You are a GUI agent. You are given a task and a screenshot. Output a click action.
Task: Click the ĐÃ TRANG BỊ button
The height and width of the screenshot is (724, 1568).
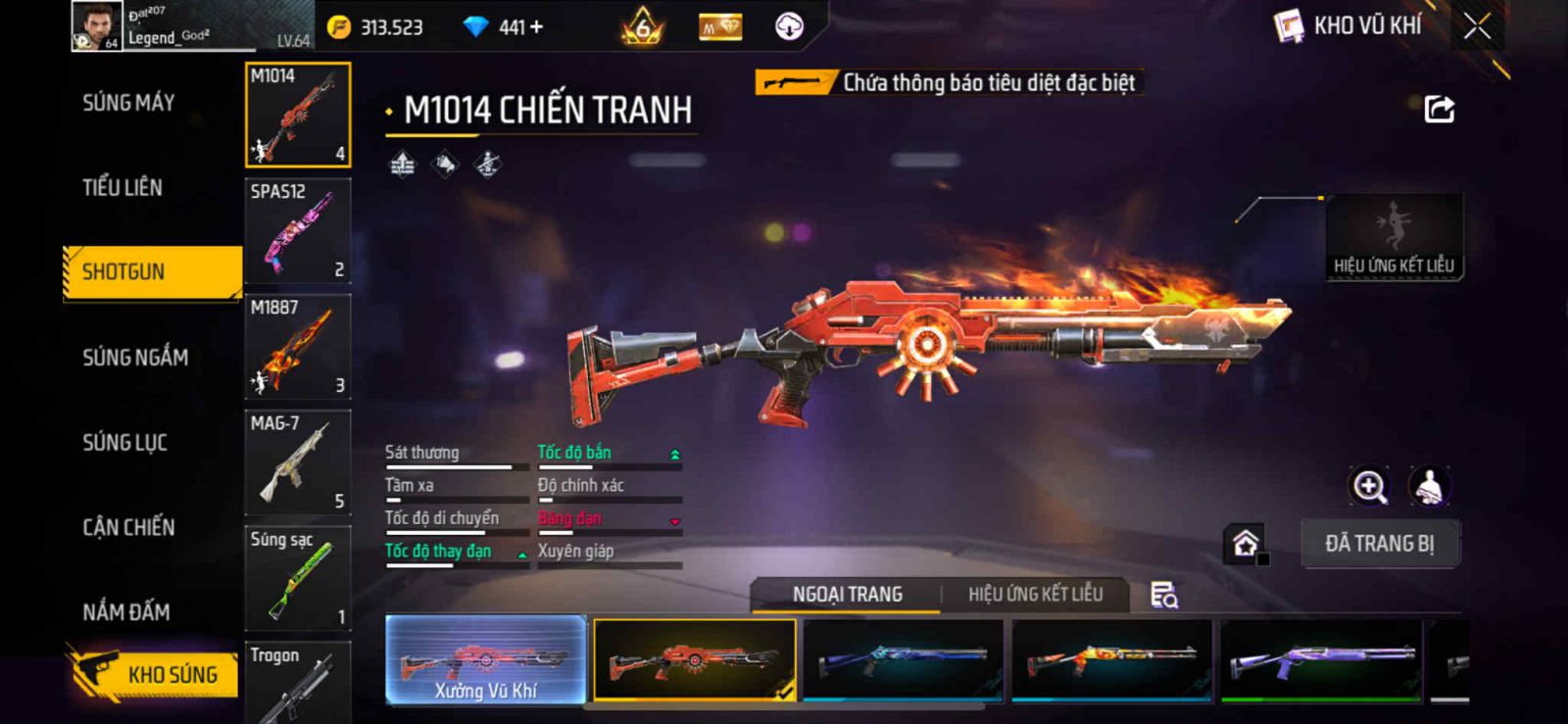(1380, 544)
